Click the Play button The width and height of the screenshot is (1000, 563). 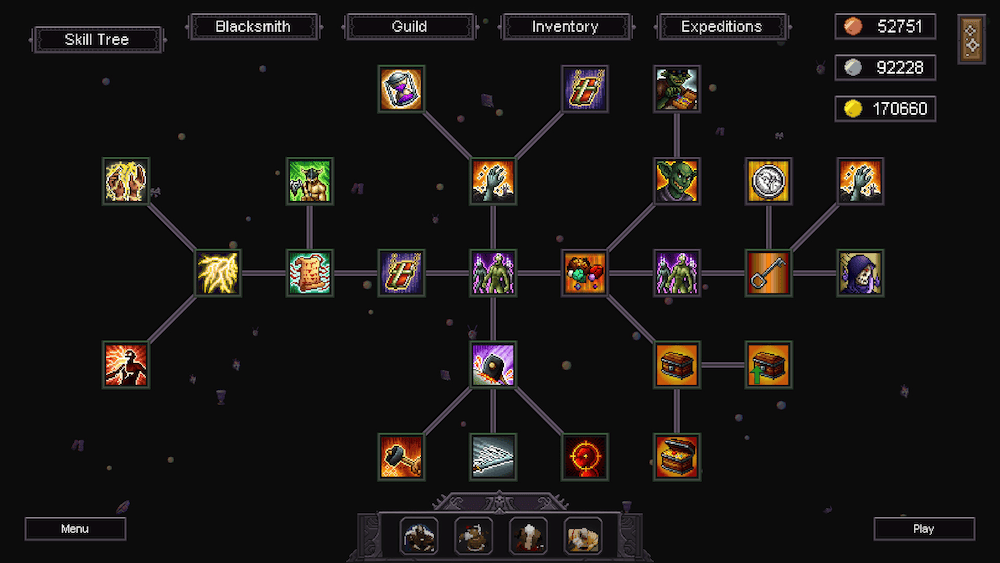click(923, 528)
